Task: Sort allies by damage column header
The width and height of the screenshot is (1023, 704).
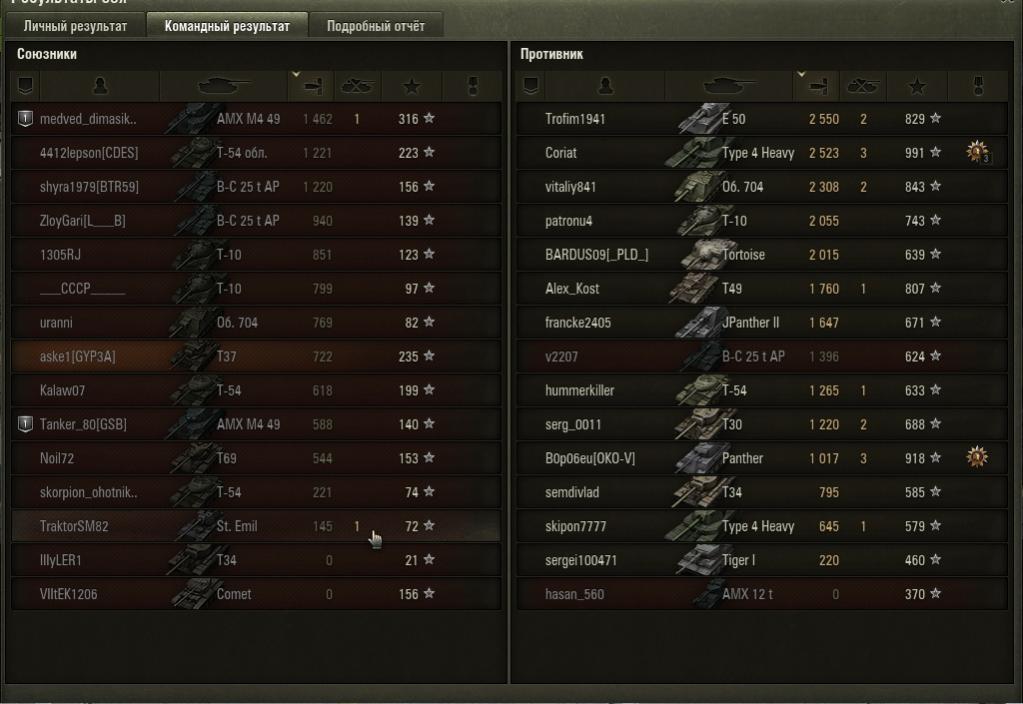Action: pos(312,87)
